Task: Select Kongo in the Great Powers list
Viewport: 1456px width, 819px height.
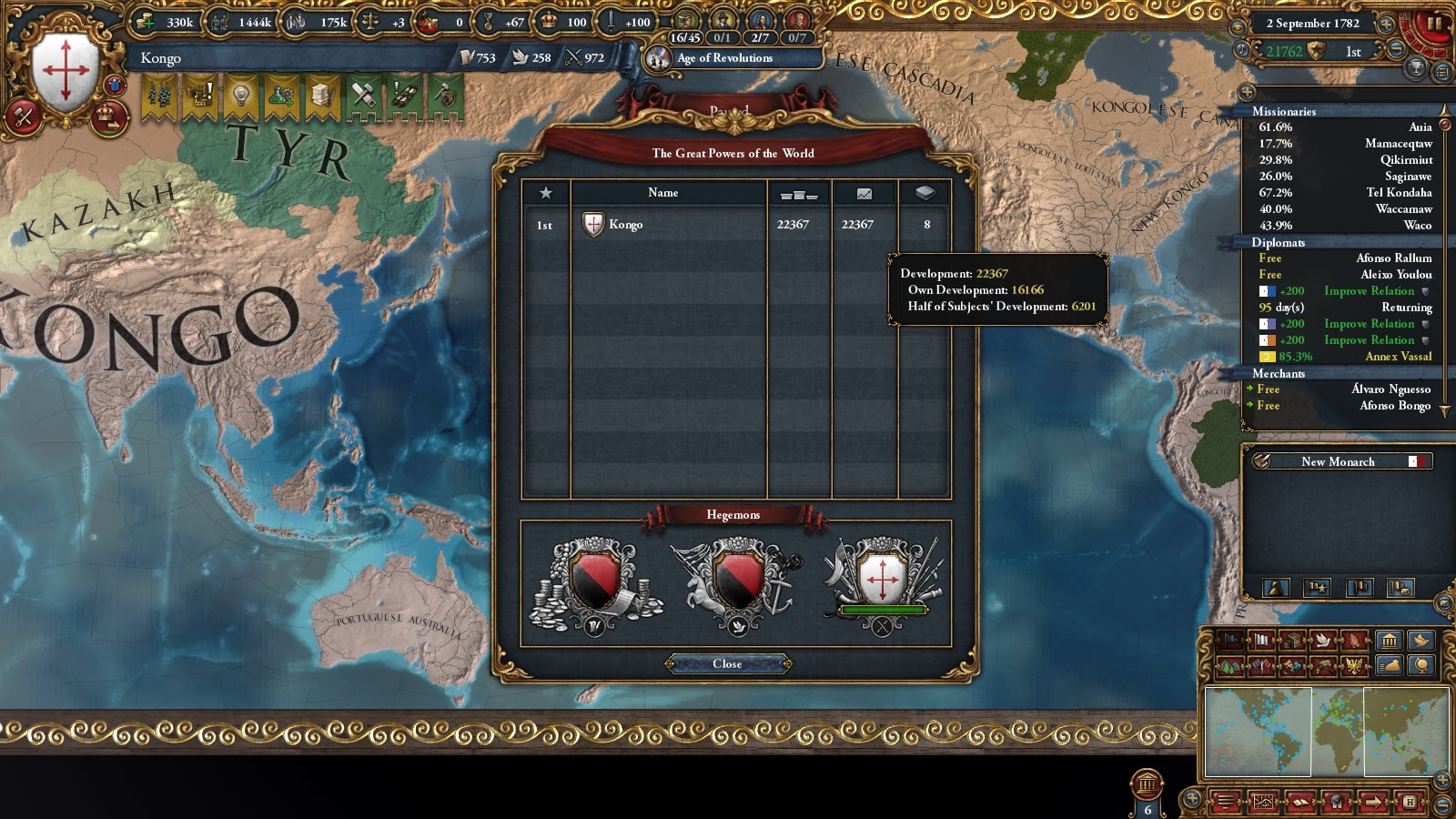Action: click(x=626, y=225)
